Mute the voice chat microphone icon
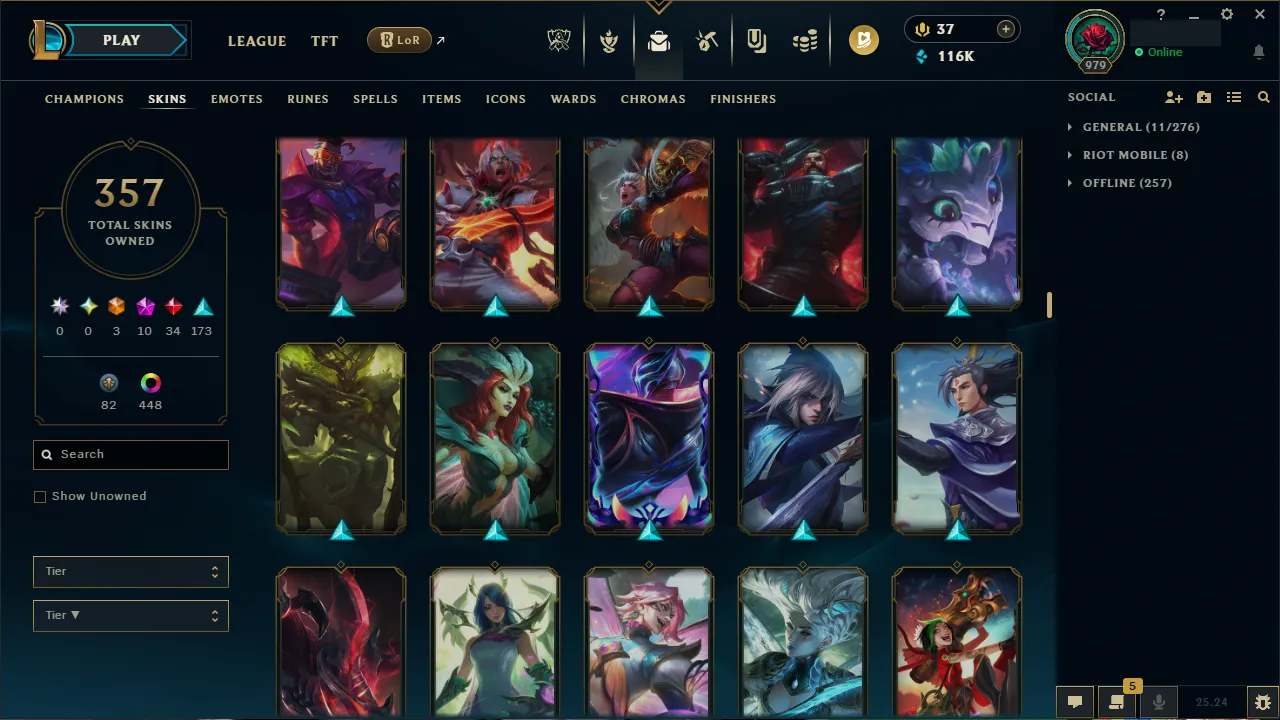 pos(1159,701)
